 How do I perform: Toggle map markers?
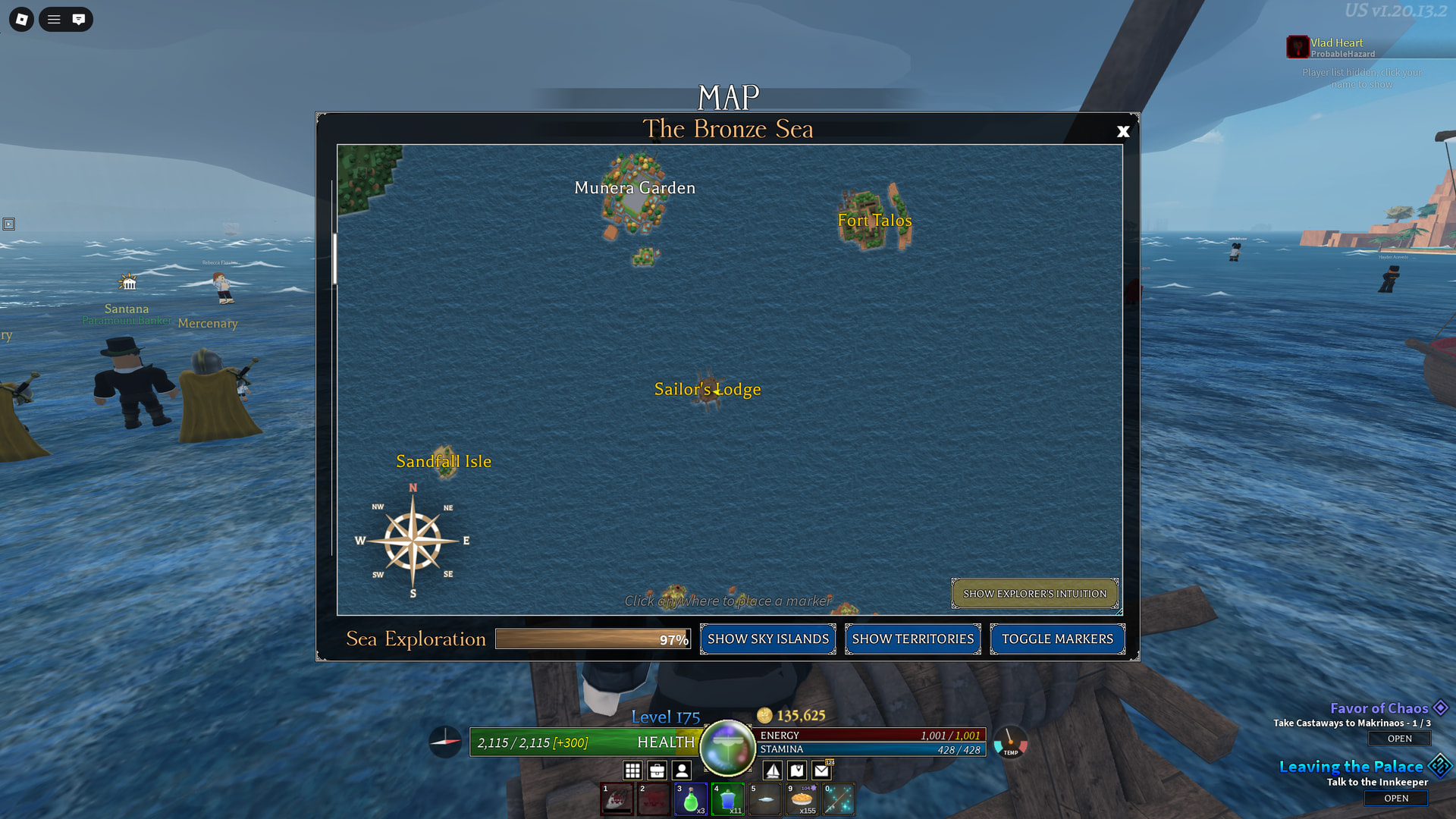pyautogui.click(x=1057, y=639)
